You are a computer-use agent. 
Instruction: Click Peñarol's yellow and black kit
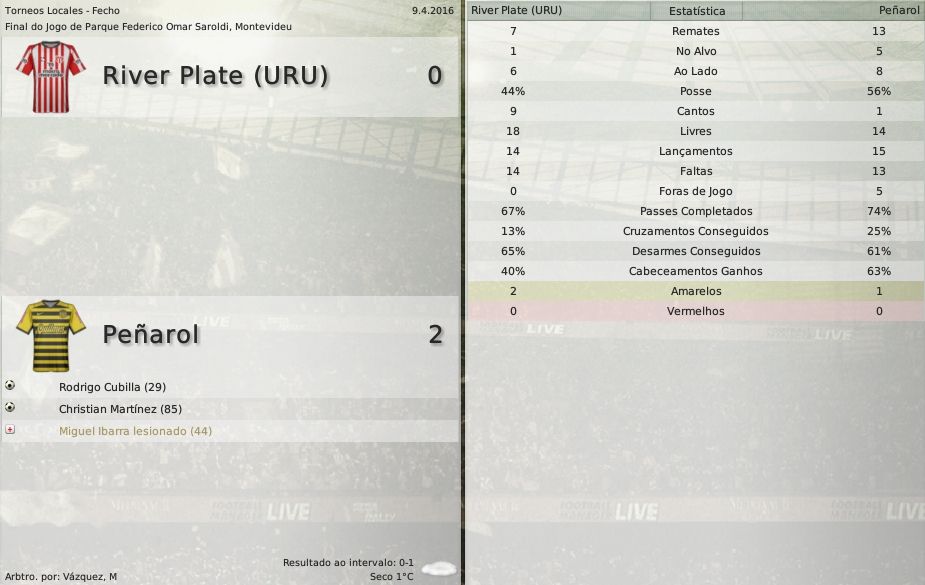point(50,334)
